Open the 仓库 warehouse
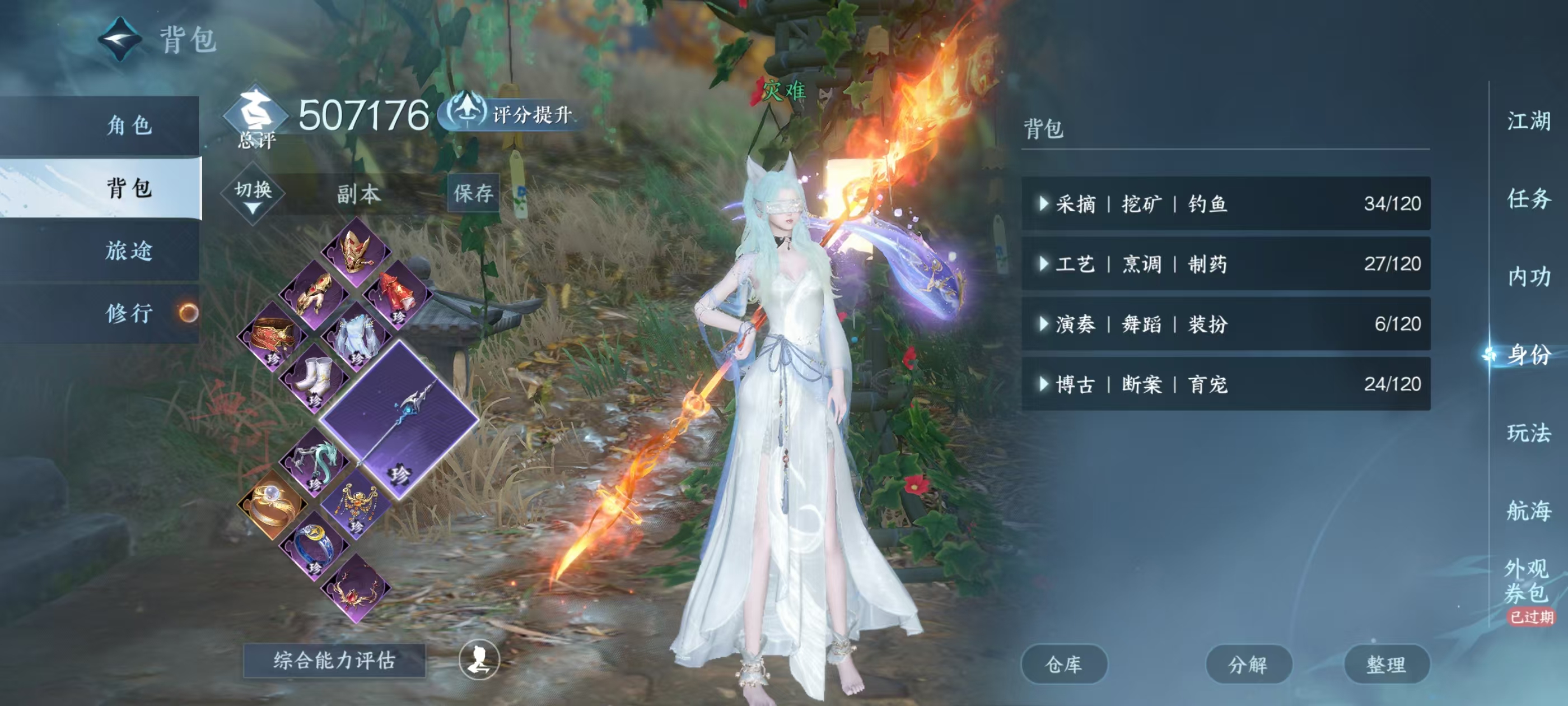The image size is (1568, 706). (x=1063, y=664)
